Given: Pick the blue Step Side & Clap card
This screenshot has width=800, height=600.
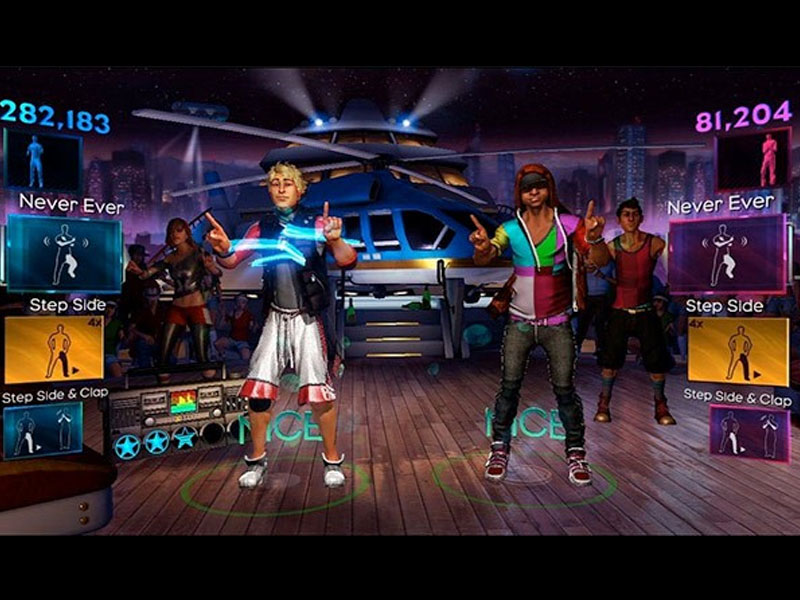Looking at the screenshot, I should point(42,430).
